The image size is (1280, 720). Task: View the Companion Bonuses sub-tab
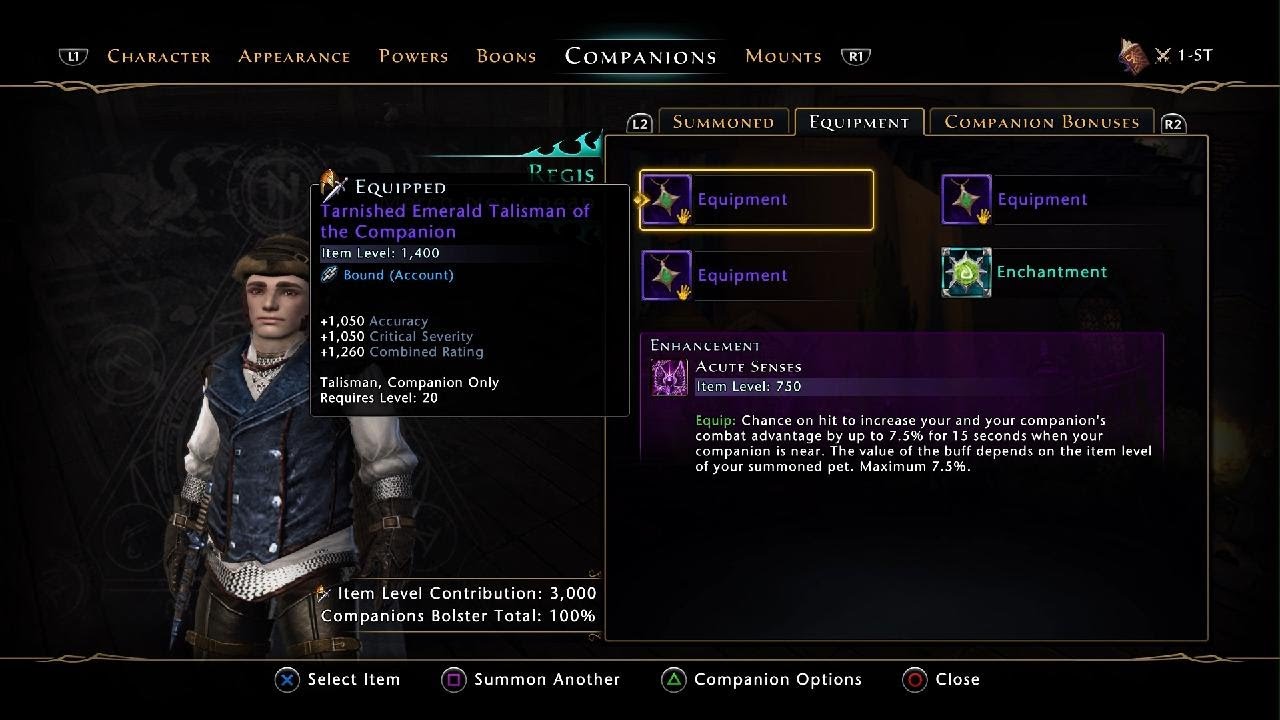pyautogui.click(x=1041, y=122)
